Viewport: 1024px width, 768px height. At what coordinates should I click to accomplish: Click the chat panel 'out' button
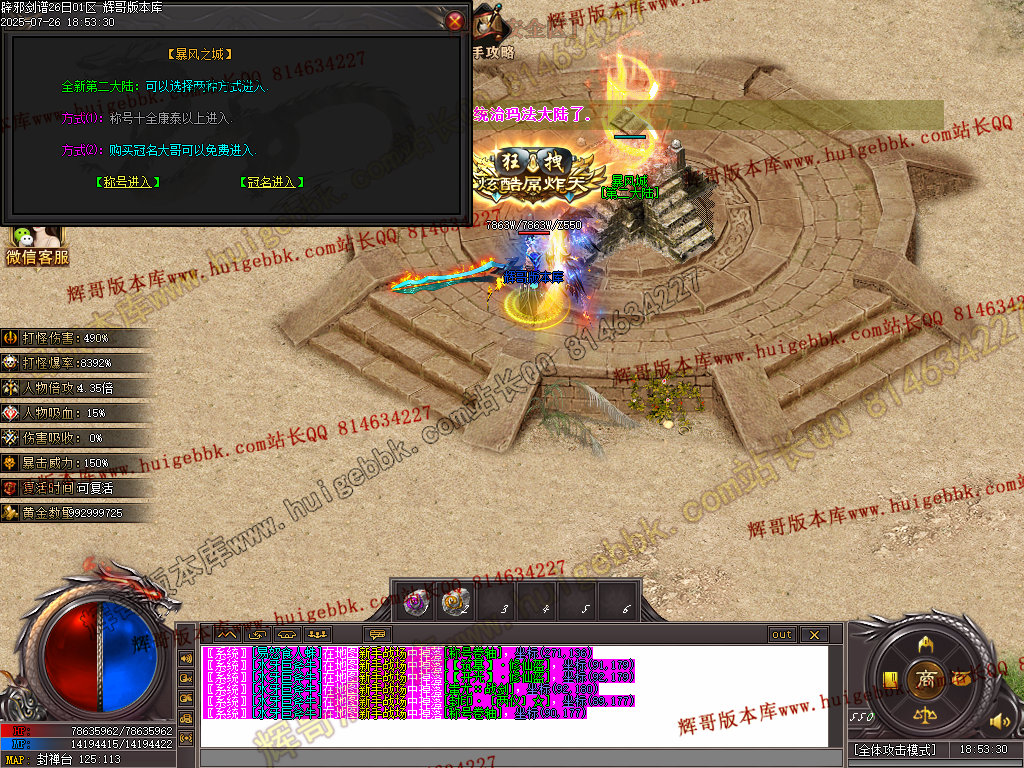781,634
